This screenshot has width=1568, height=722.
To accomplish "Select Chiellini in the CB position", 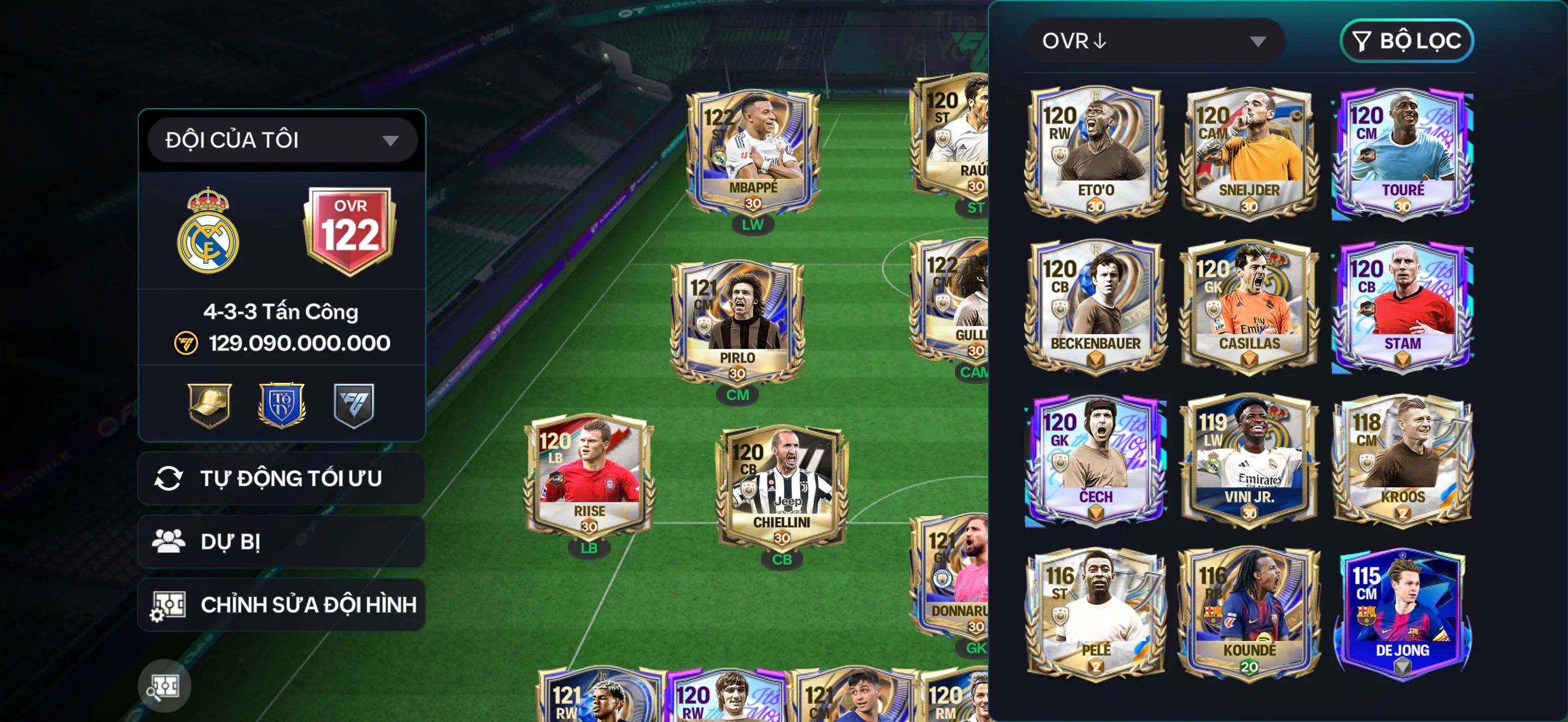I will [x=782, y=487].
